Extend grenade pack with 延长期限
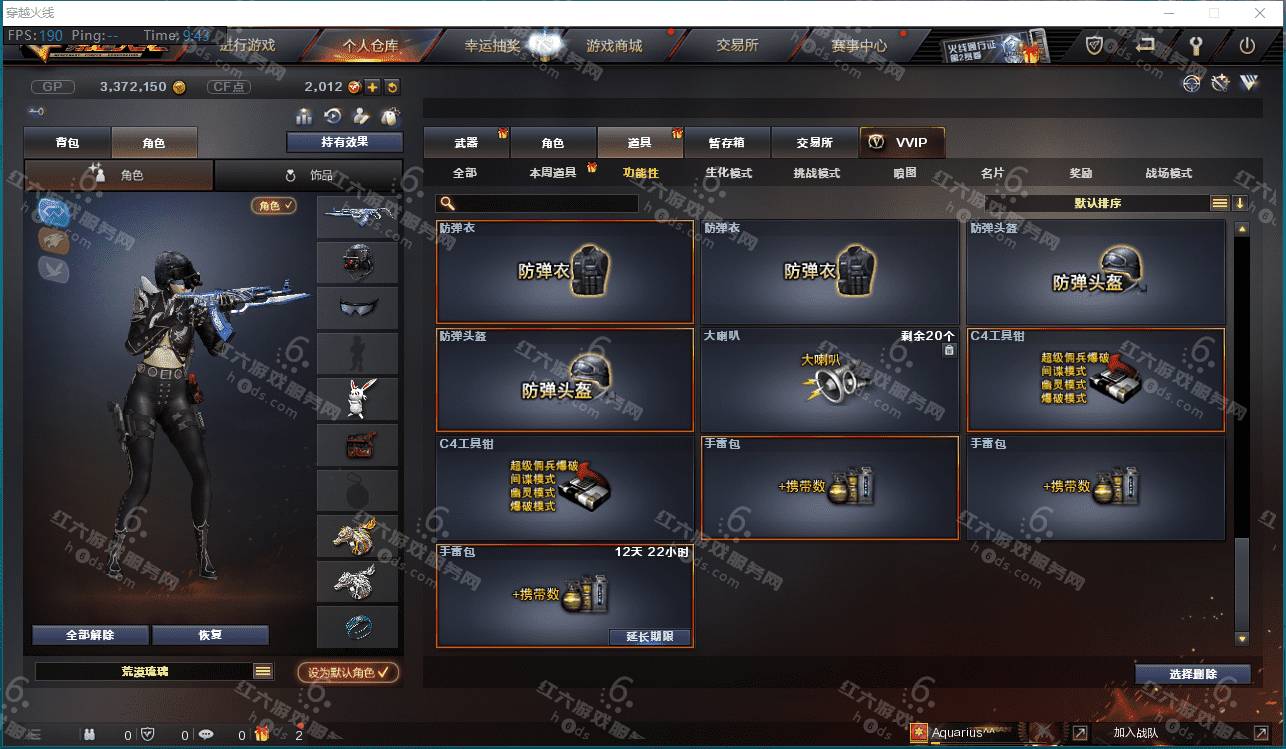 point(649,637)
